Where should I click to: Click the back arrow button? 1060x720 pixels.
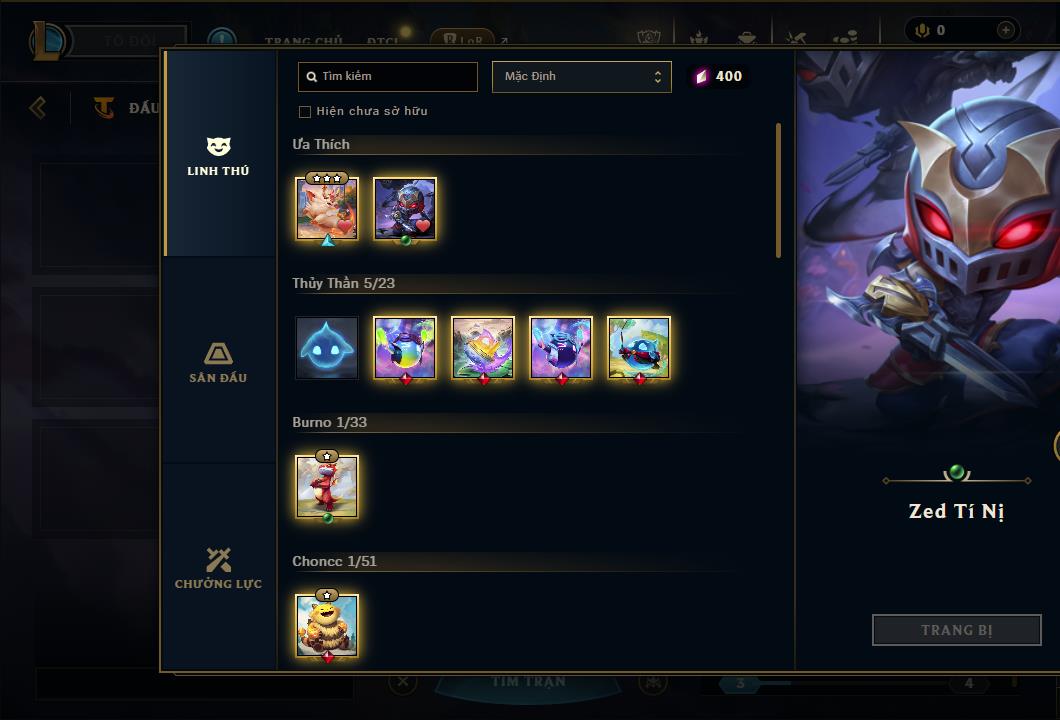coord(38,107)
